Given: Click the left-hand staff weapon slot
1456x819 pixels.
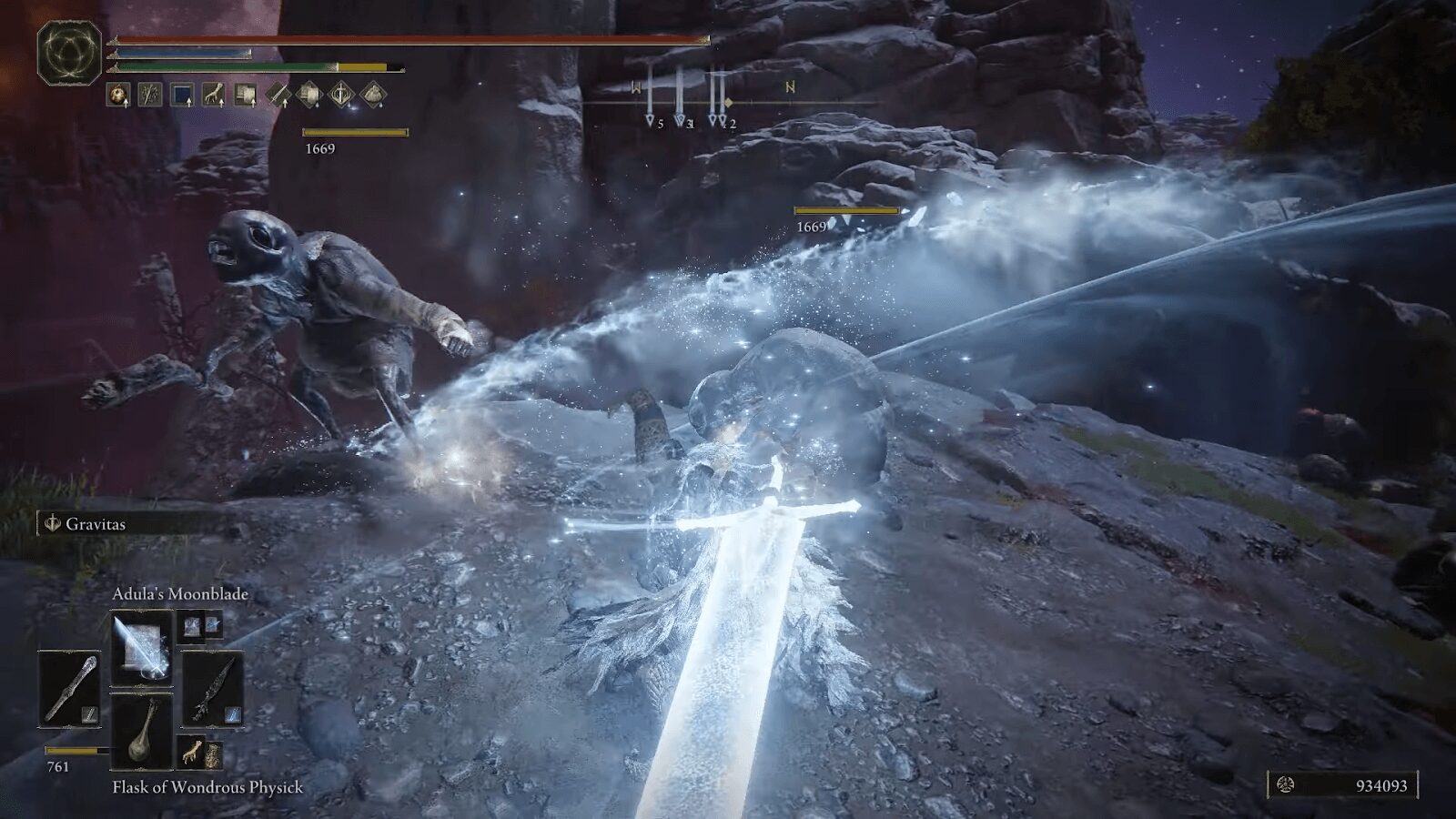Looking at the screenshot, I should (69, 689).
